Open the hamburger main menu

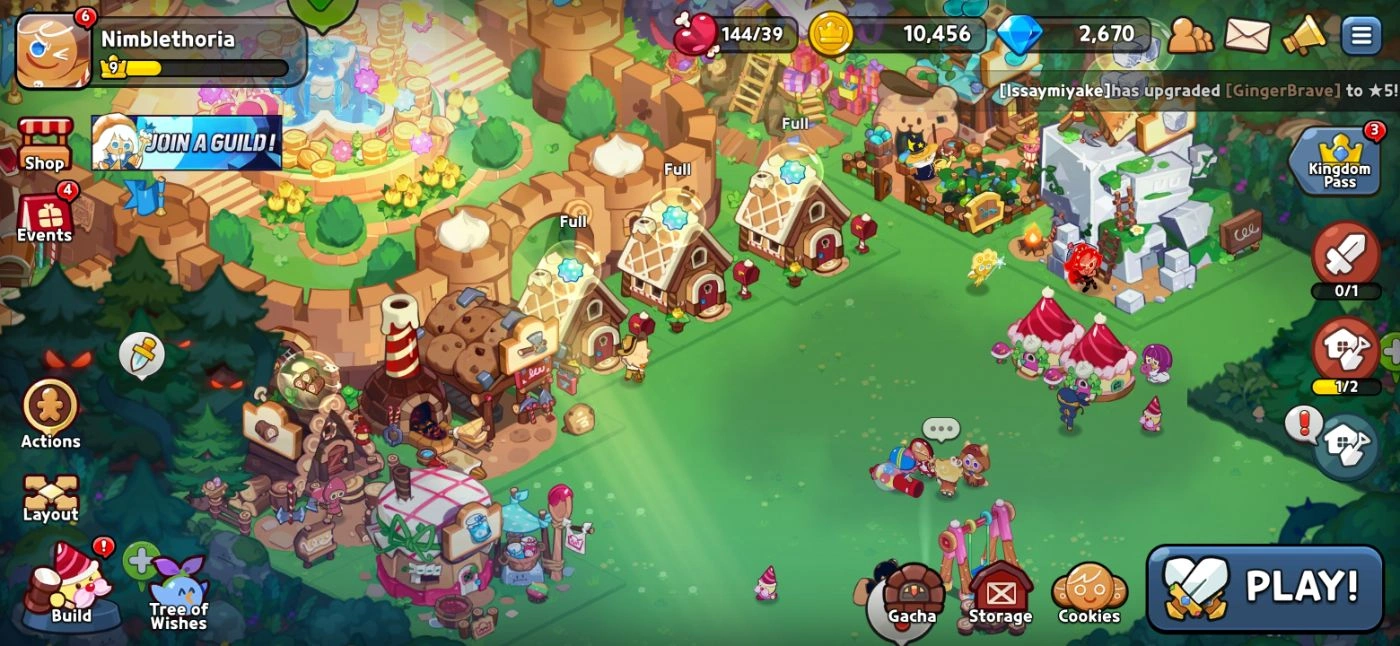pos(1361,36)
